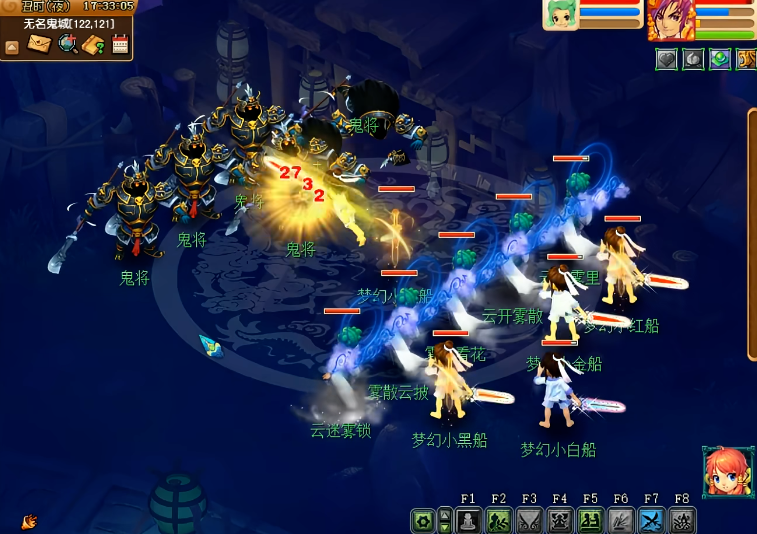
Task: Use the F4 grey skill slot
Action: (x=560, y=521)
